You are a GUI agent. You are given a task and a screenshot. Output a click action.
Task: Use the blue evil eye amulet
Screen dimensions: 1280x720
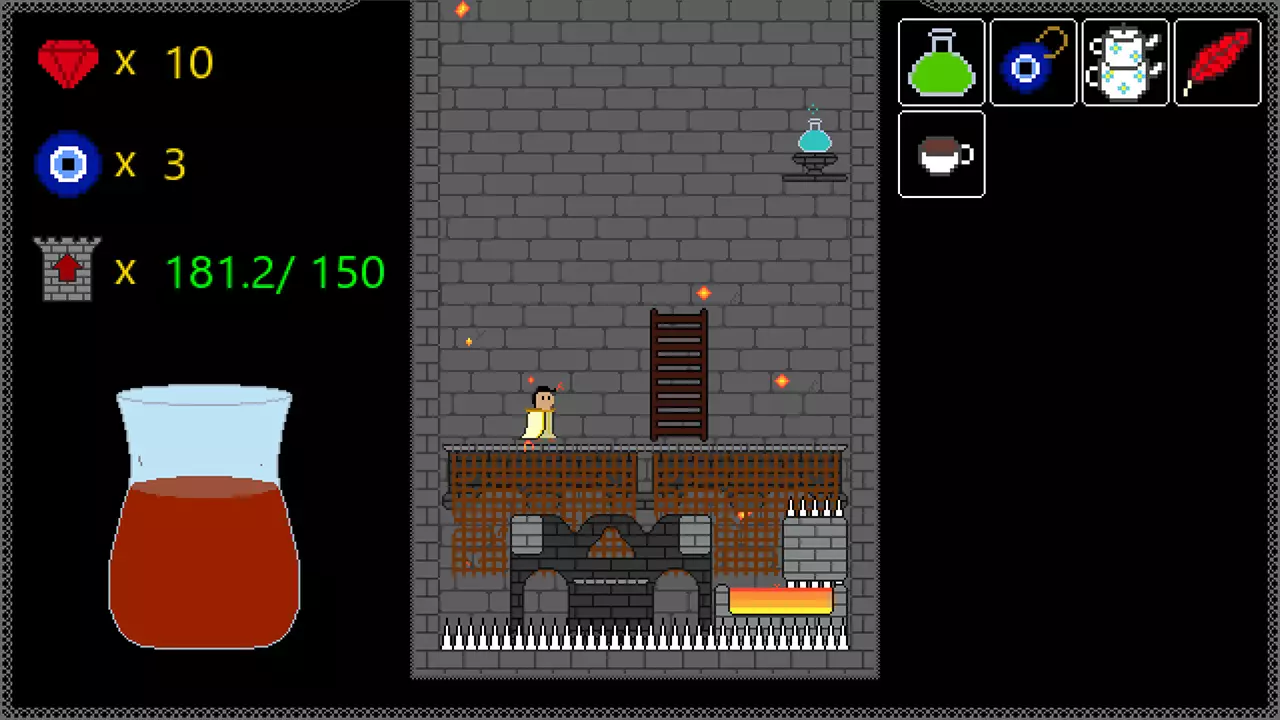pos(1033,62)
